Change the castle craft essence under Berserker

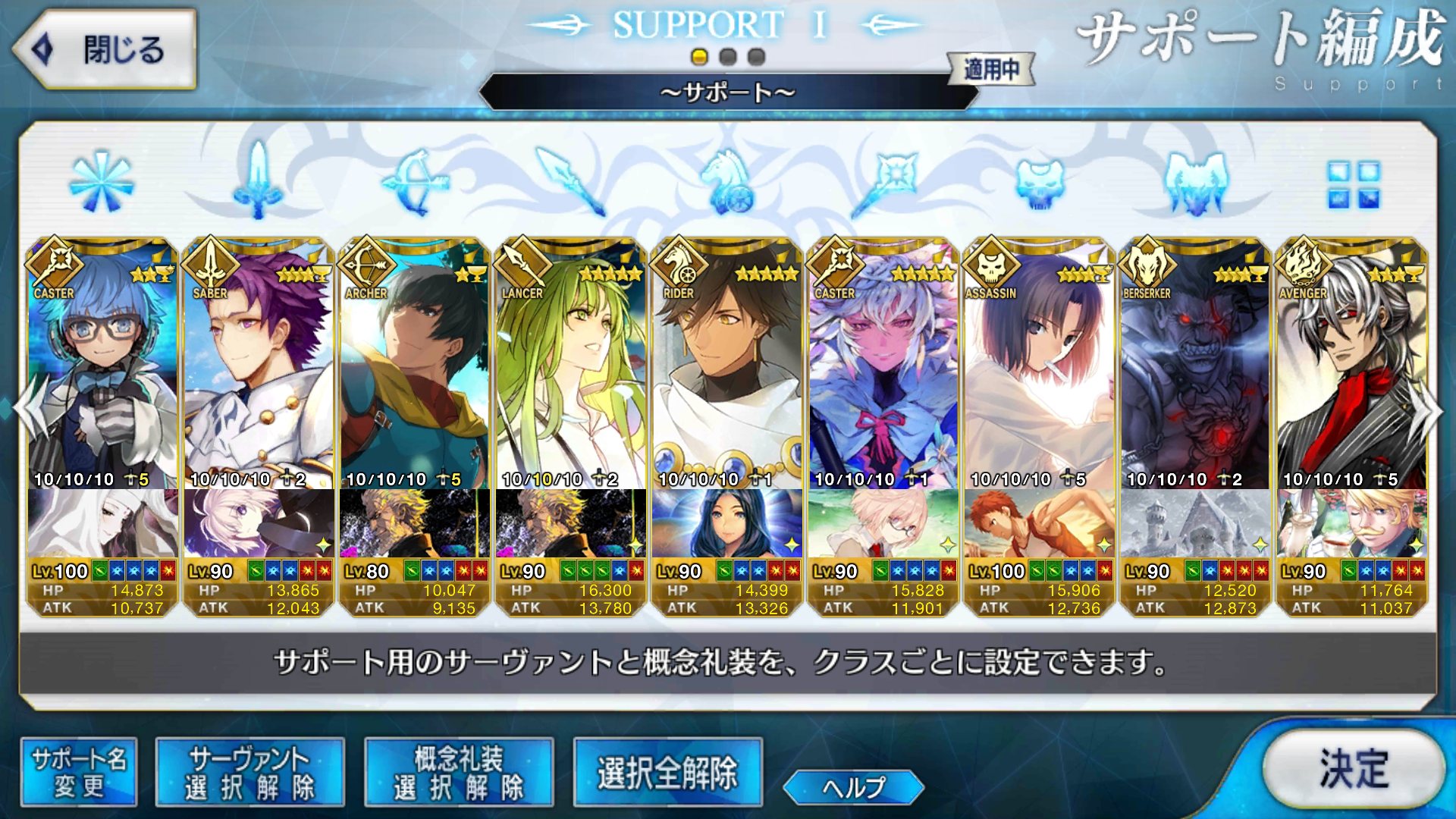[x=1196, y=523]
